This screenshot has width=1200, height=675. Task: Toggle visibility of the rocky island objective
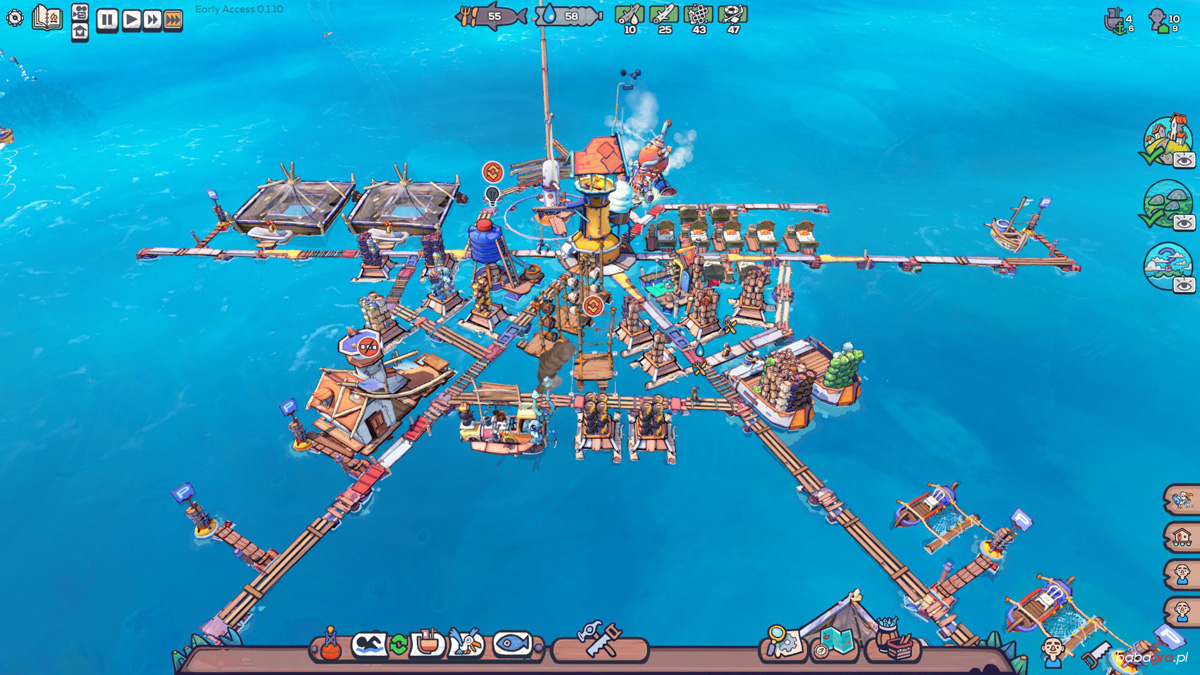click(1184, 222)
